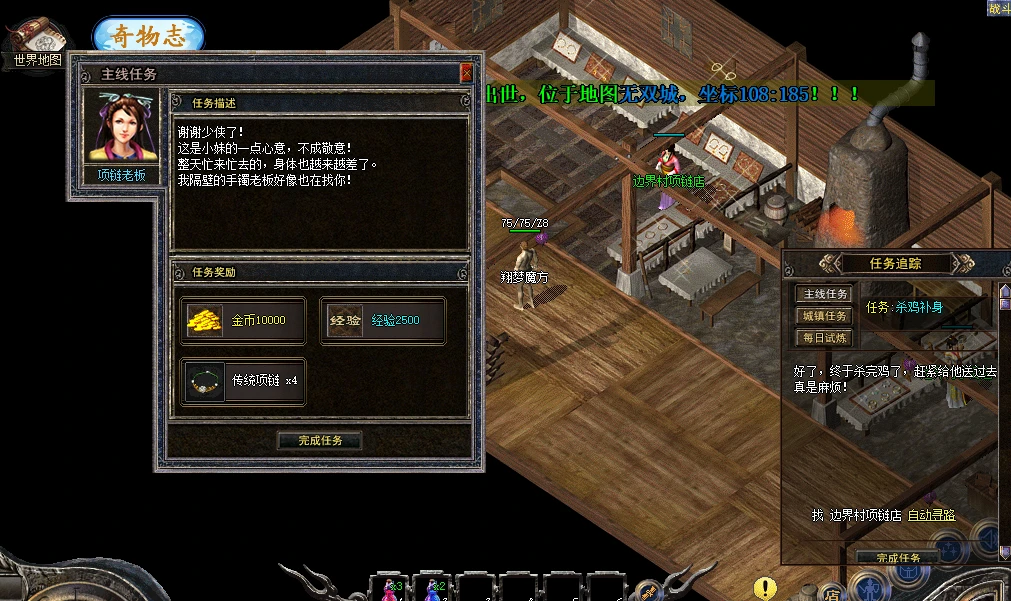Click 完成任务 in the quest tracker
1011x601 pixels.
pyautogui.click(x=897, y=557)
